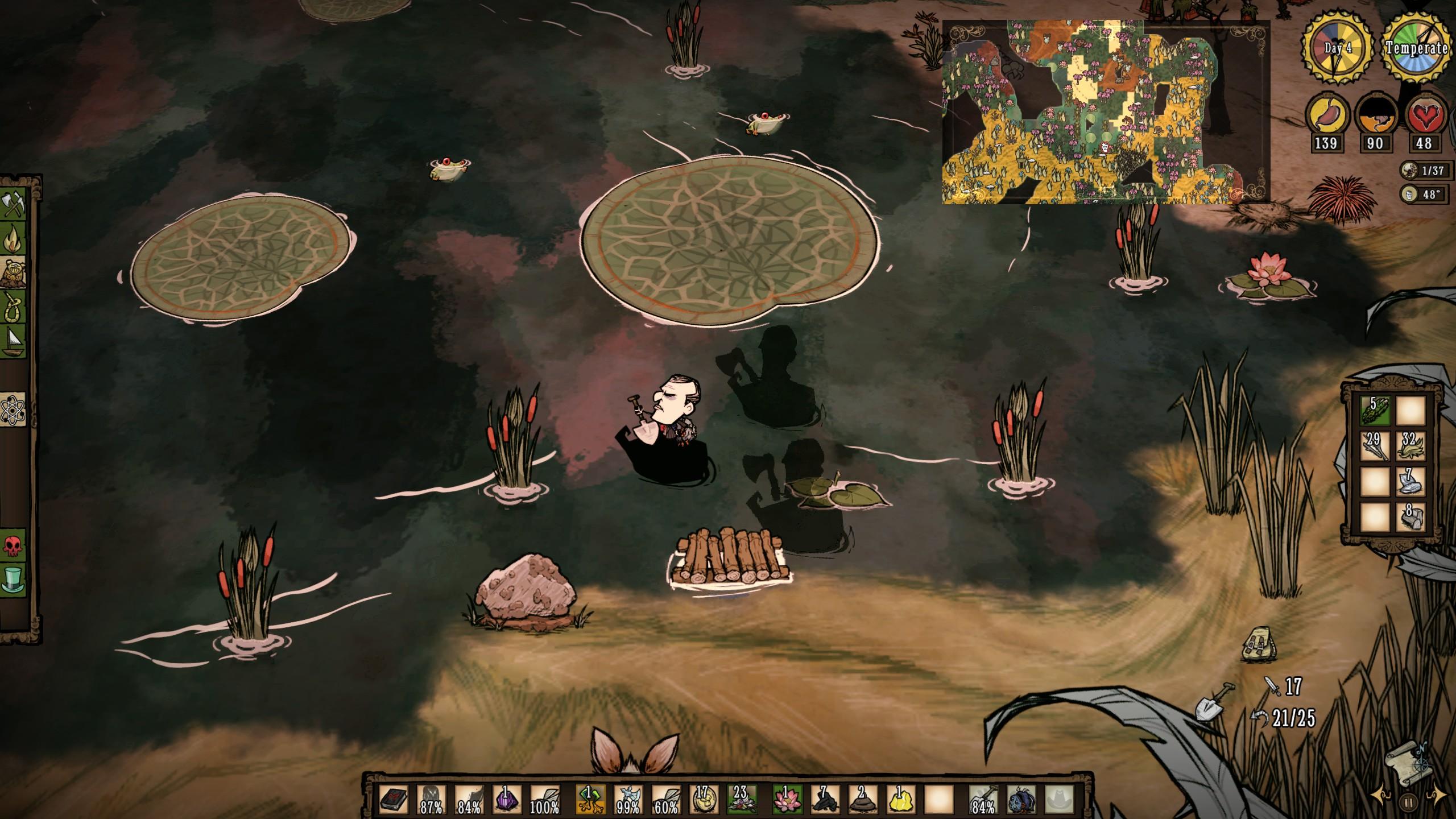Screen dimensions: 1456x819
Task: Select the gold coin stack
Action: 703,800
